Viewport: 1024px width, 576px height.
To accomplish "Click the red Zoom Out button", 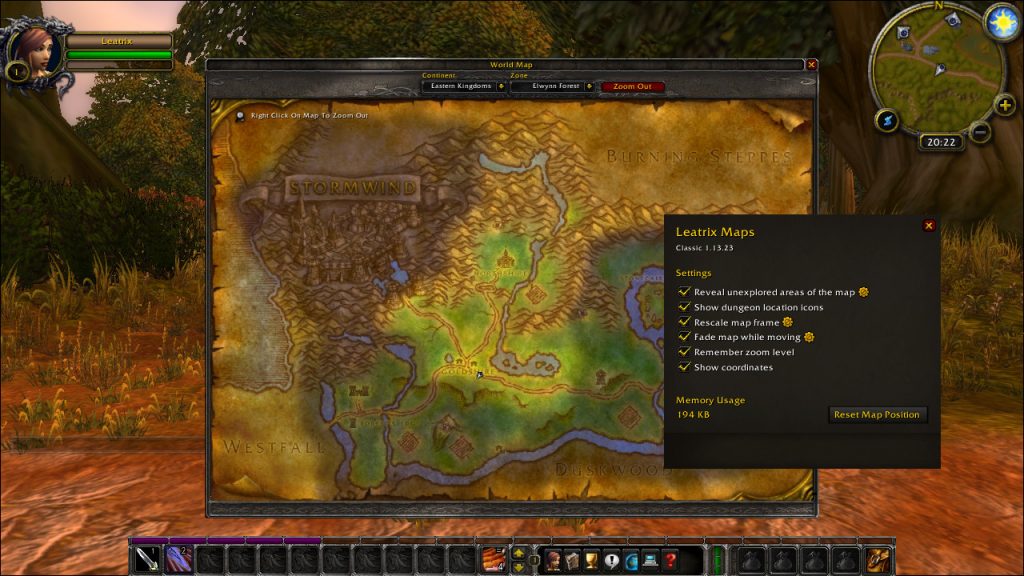I will (x=632, y=86).
